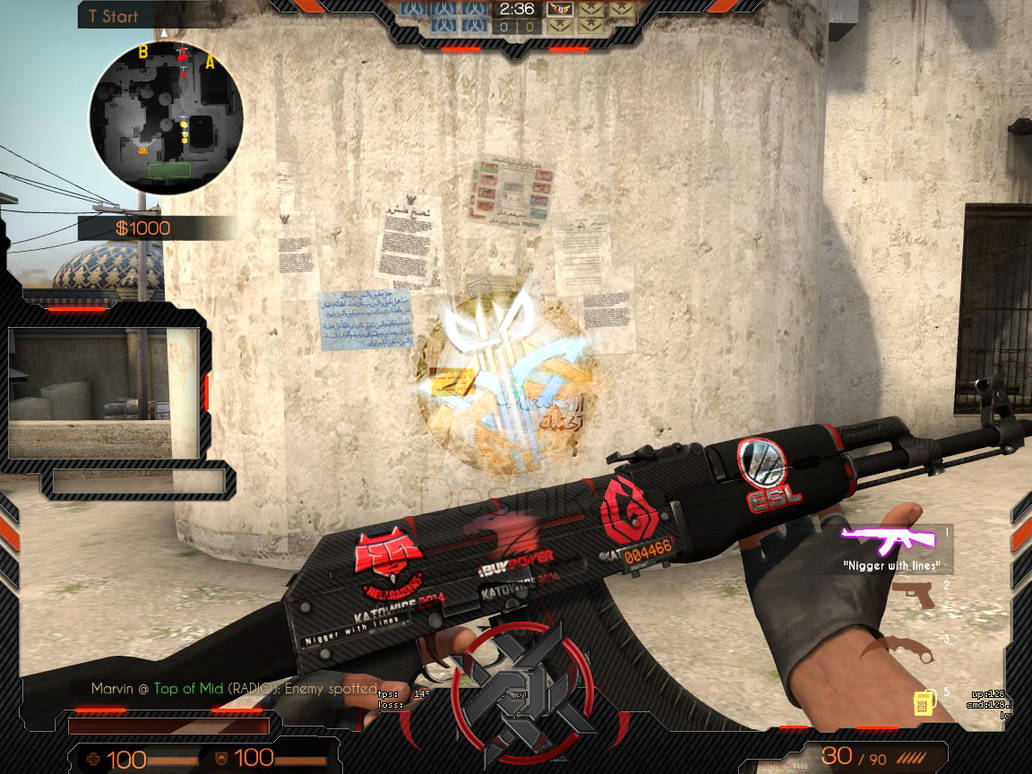Open the camera preview panel

point(103,393)
